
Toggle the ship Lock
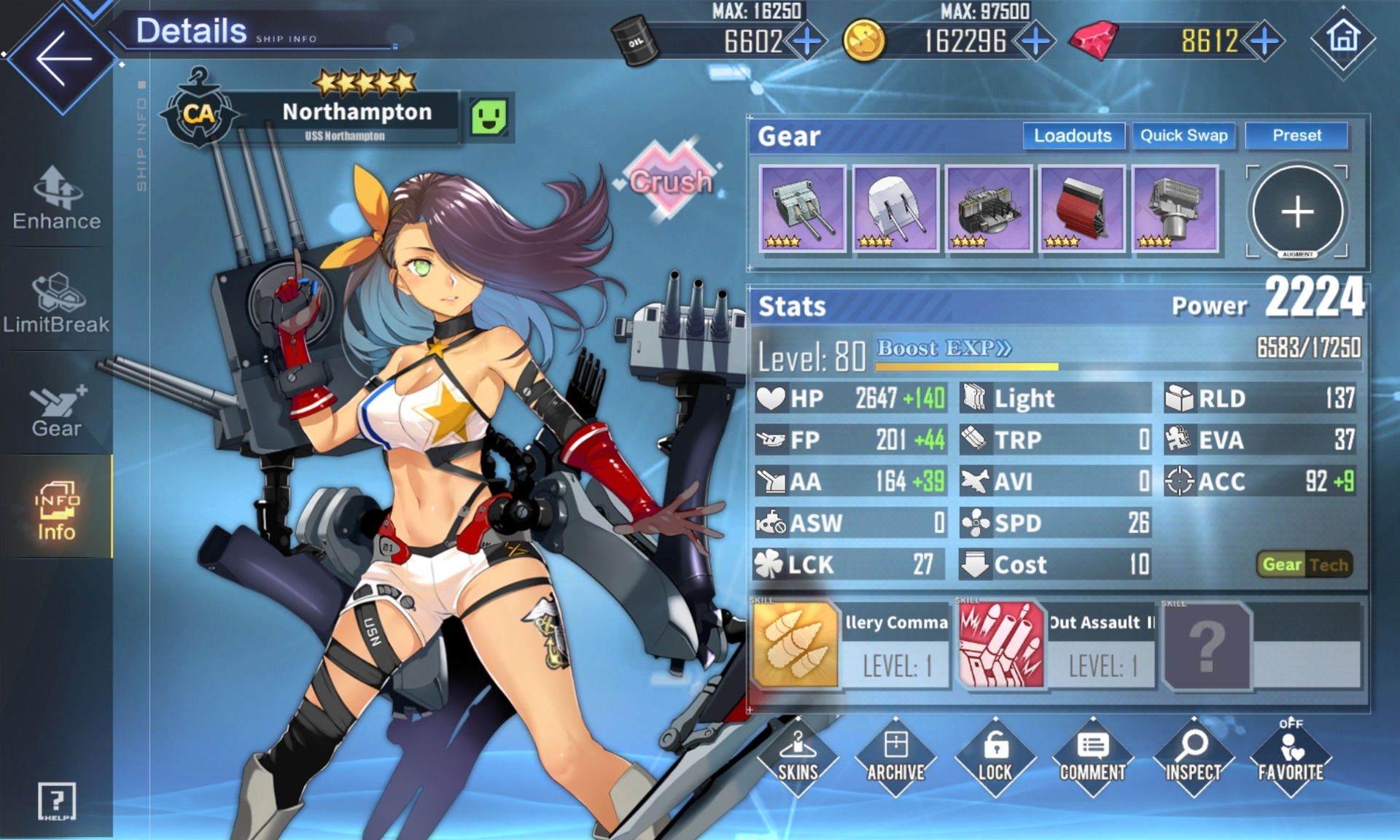tap(995, 758)
